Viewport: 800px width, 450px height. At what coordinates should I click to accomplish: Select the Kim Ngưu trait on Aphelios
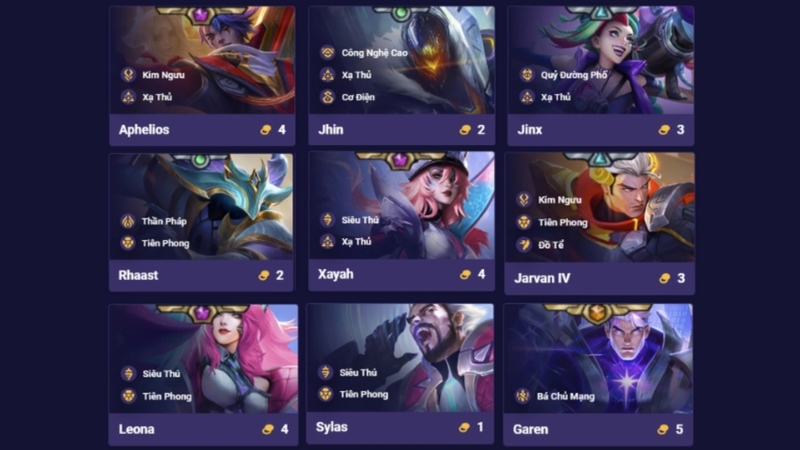coord(163,74)
